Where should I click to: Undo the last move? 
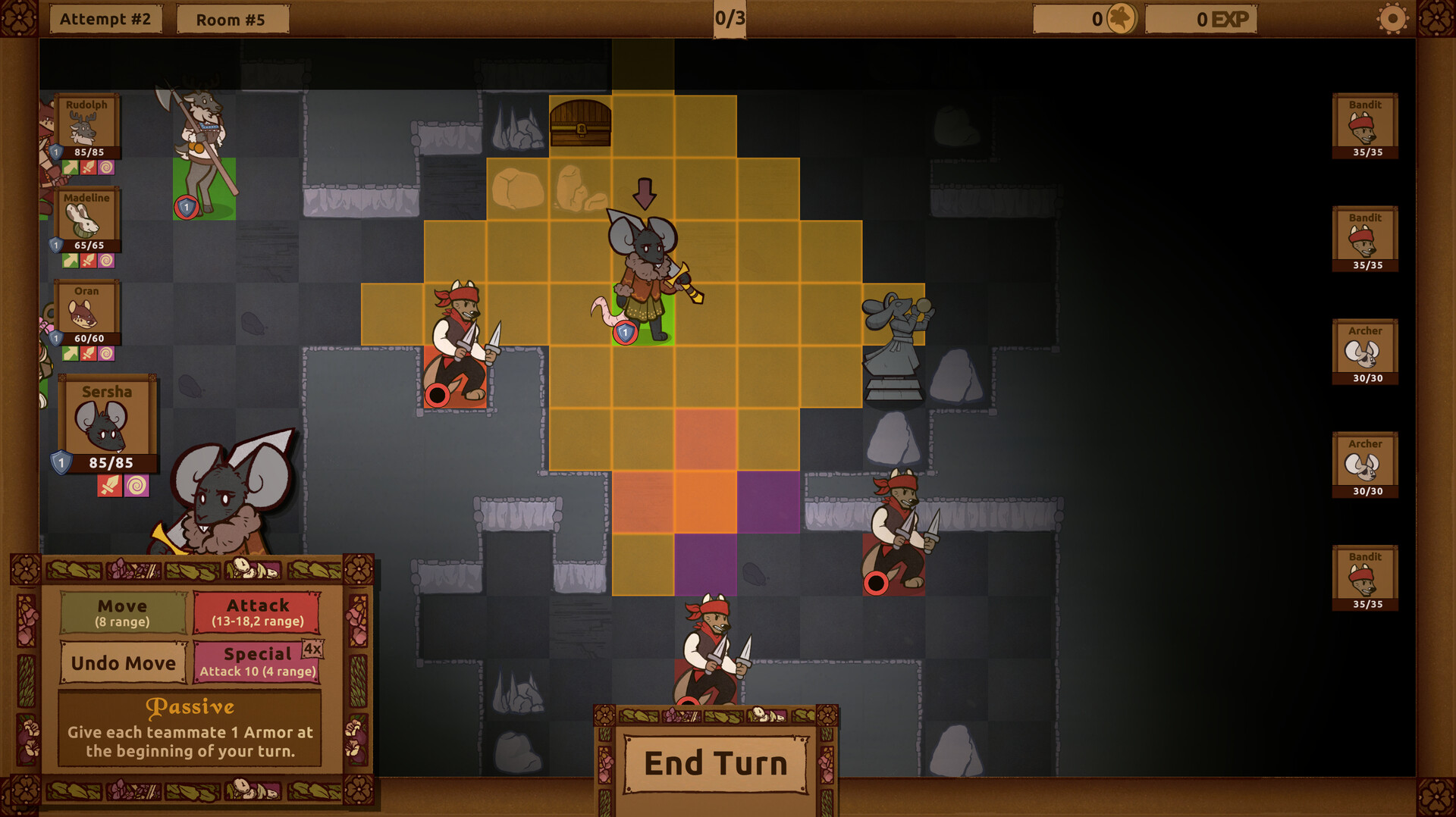(123, 662)
